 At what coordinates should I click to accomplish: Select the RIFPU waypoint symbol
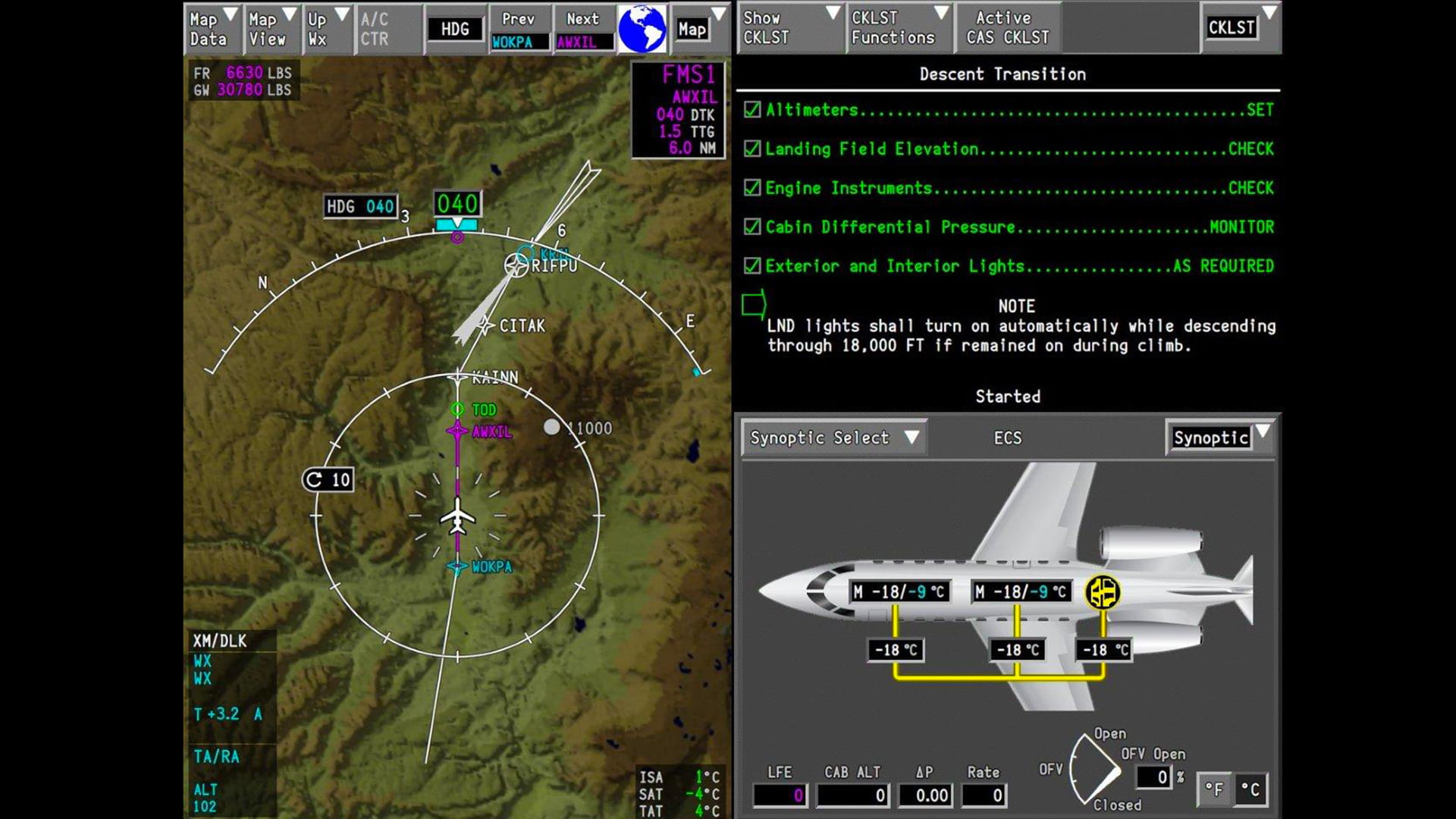pos(518,265)
